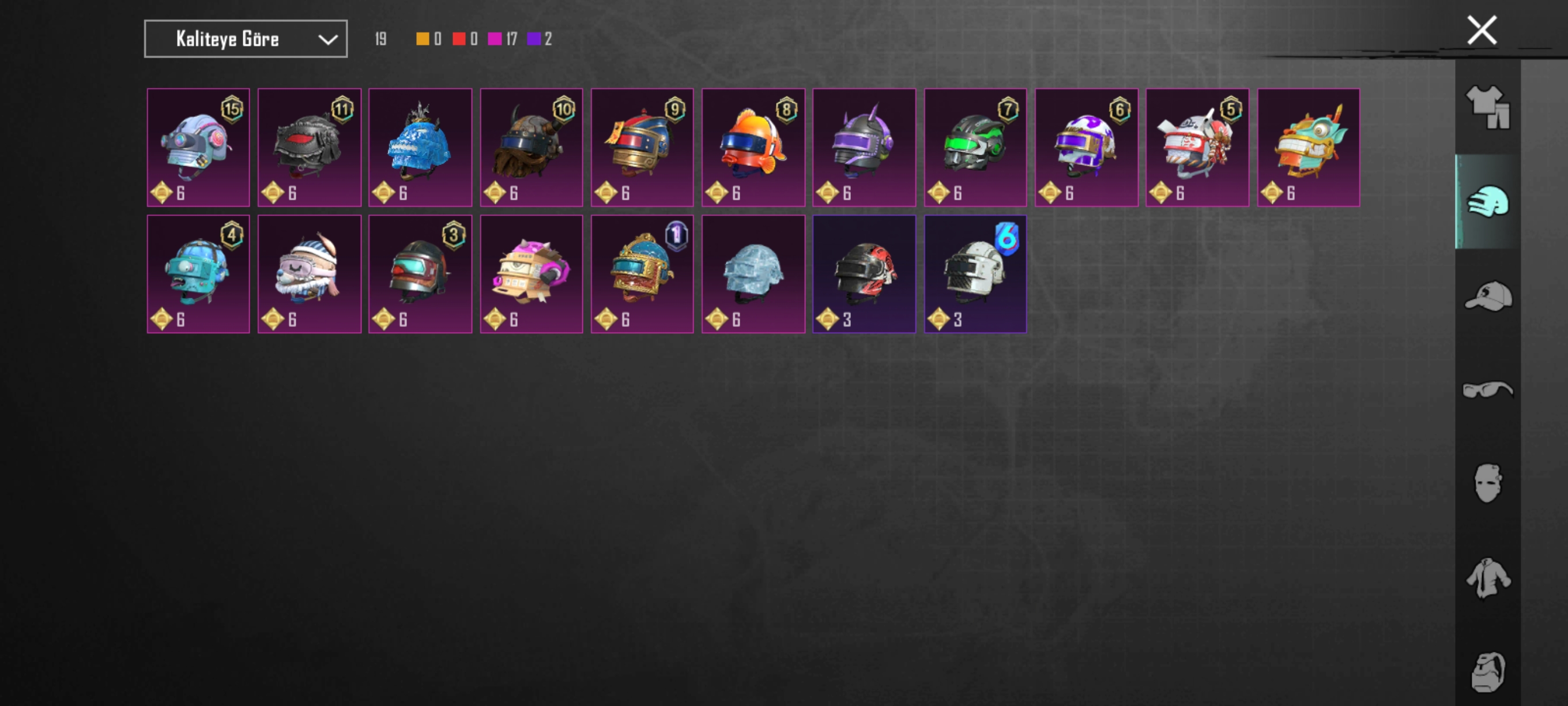Image resolution: width=1568 pixels, height=706 pixels.
Task: Pick the teal one-eyed monster helmet
Action: click(198, 273)
